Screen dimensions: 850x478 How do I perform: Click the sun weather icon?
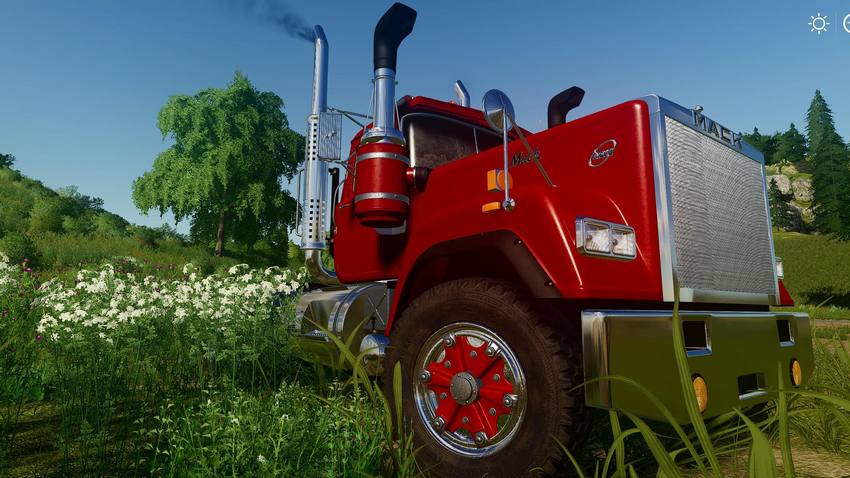[x=818, y=23]
